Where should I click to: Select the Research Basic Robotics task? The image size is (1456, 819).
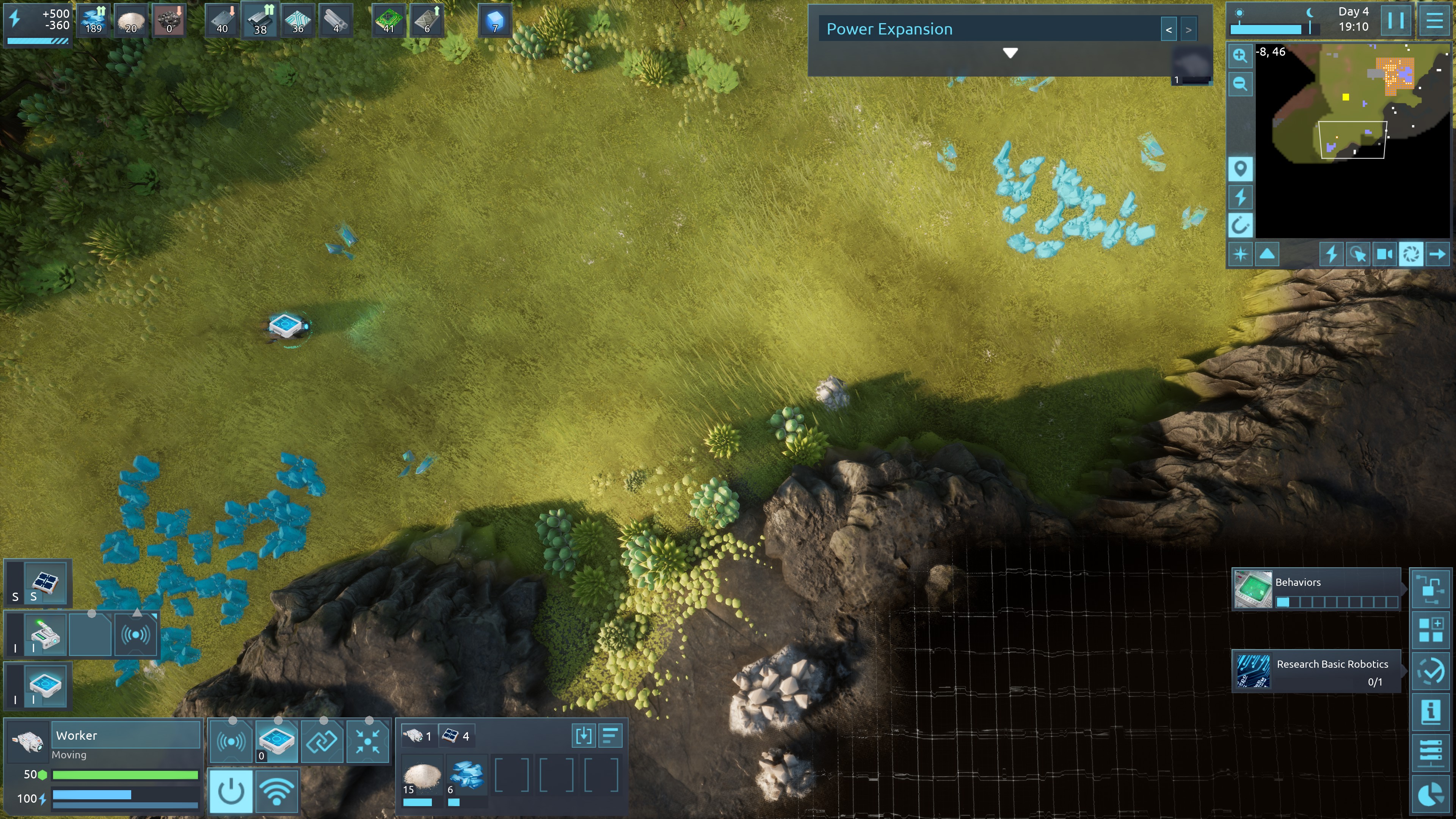[1316, 672]
